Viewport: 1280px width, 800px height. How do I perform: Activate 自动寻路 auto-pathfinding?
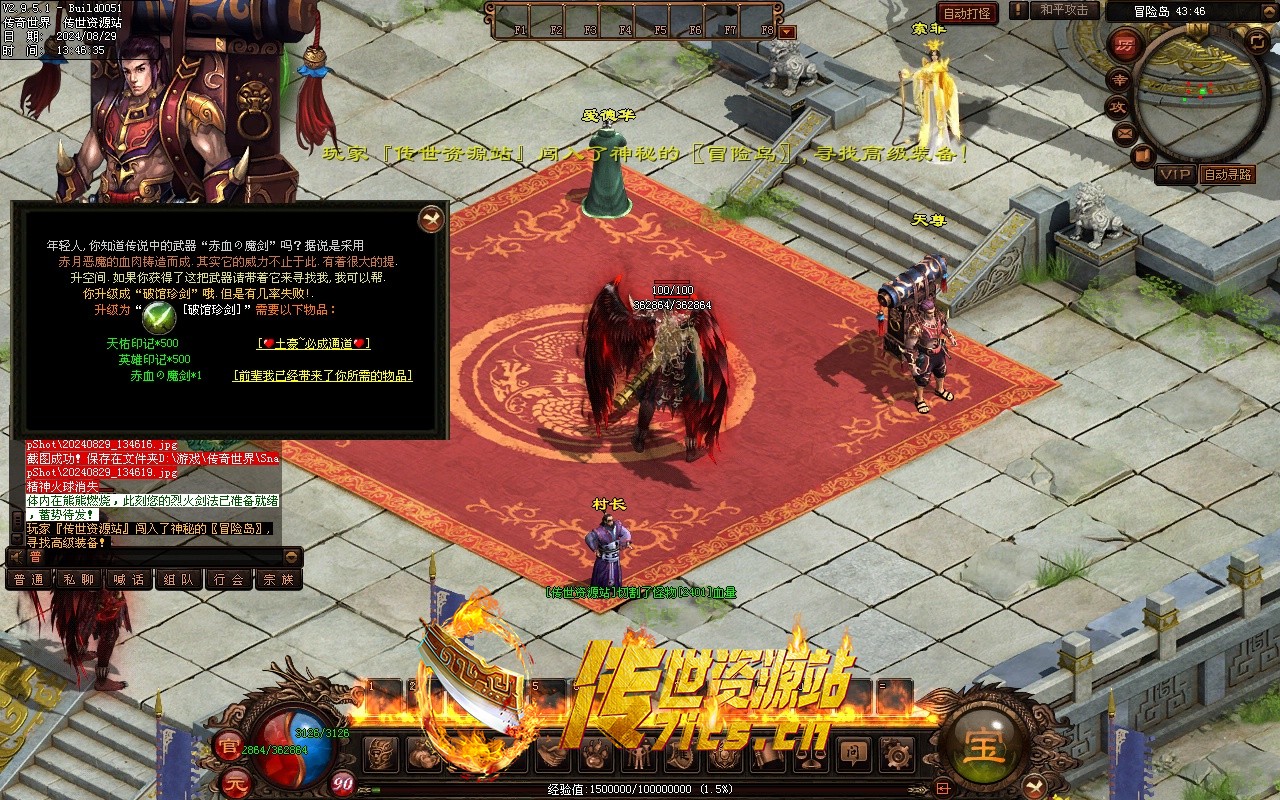coord(1228,174)
